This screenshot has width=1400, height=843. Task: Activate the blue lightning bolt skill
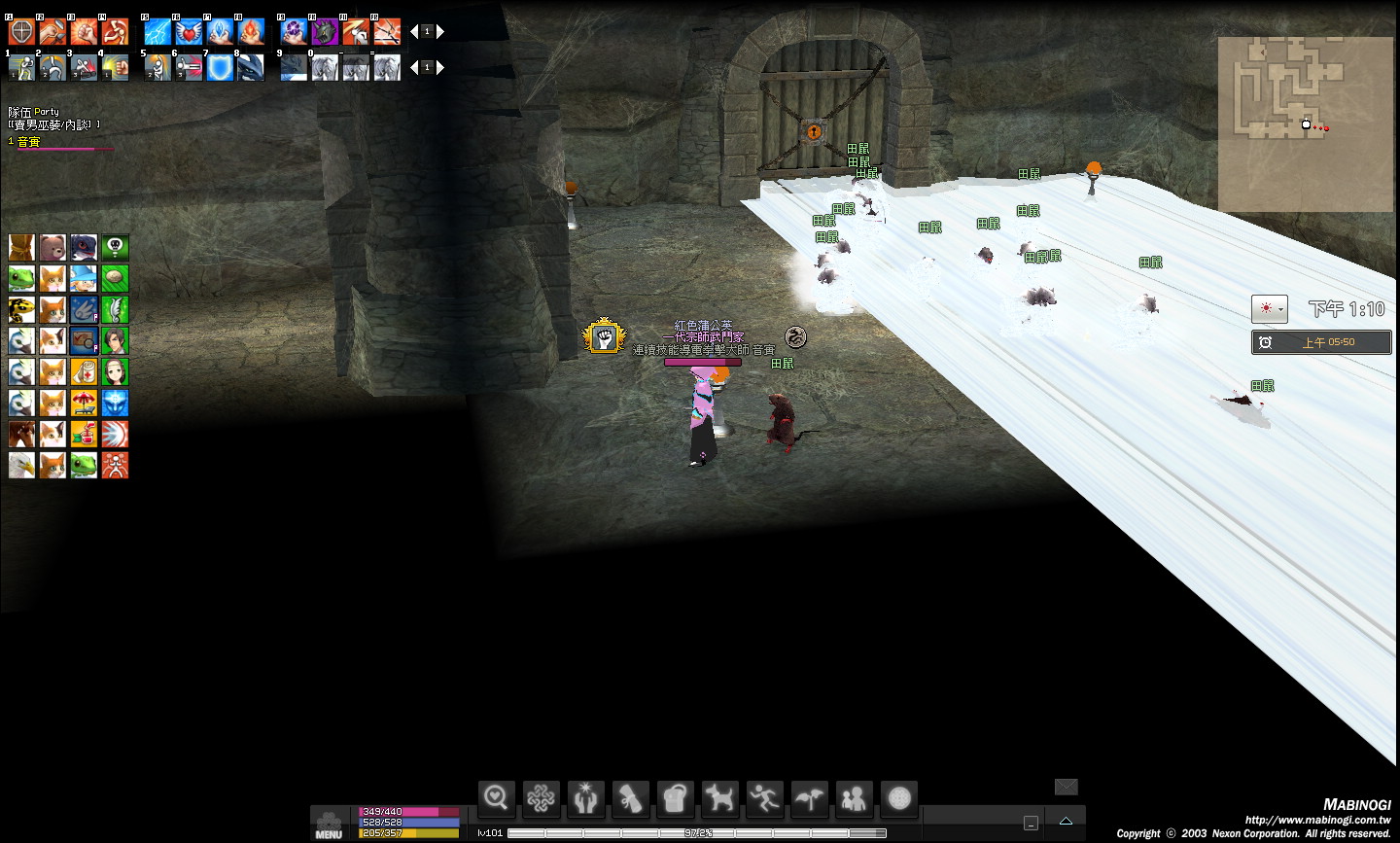(x=157, y=32)
